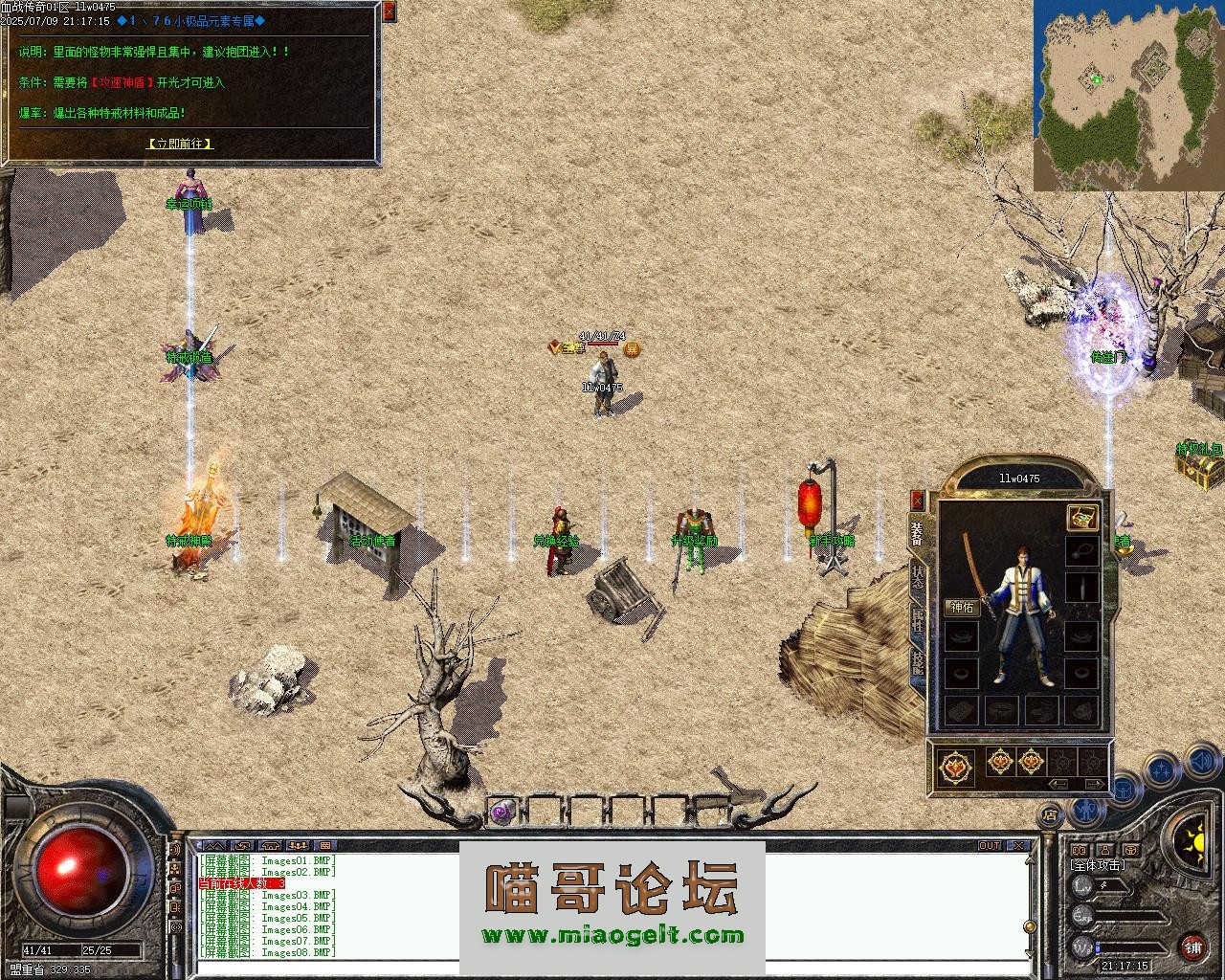This screenshot has width=1225, height=980.
Task: Switch to the 属性 tab
Action: click(x=917, y=620)
